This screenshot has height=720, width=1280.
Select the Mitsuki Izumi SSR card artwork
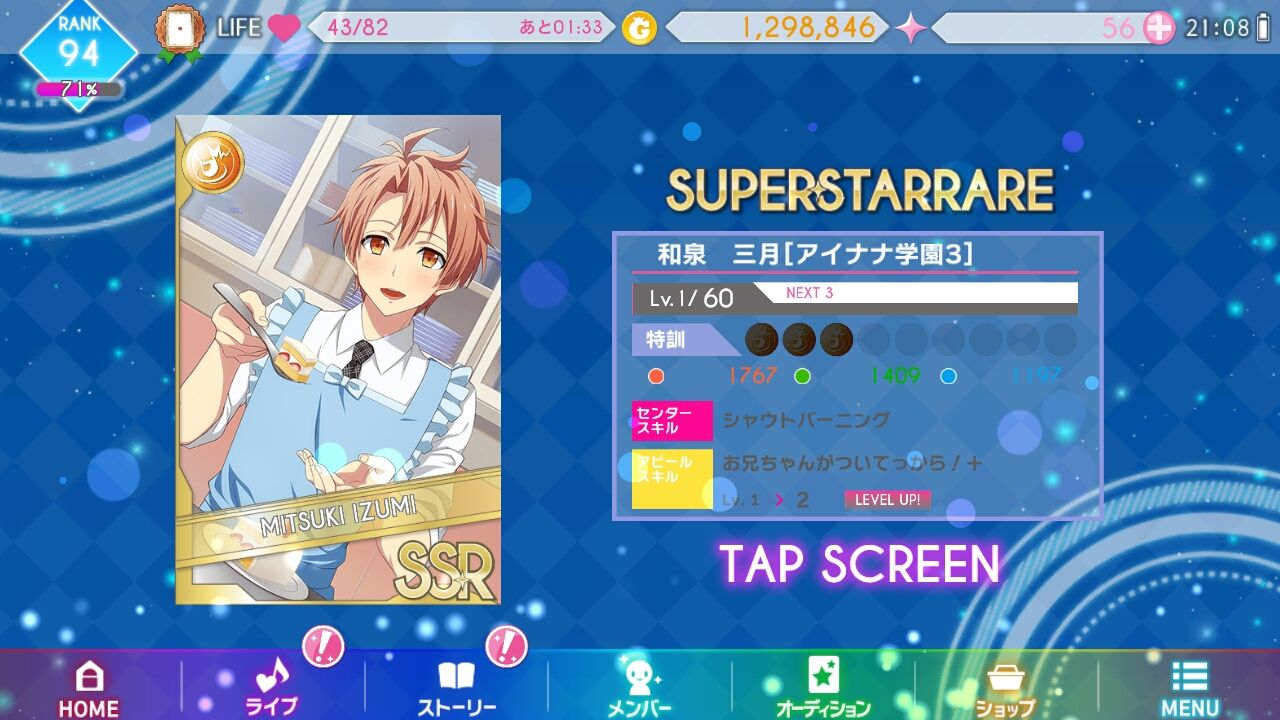[338, 360]
